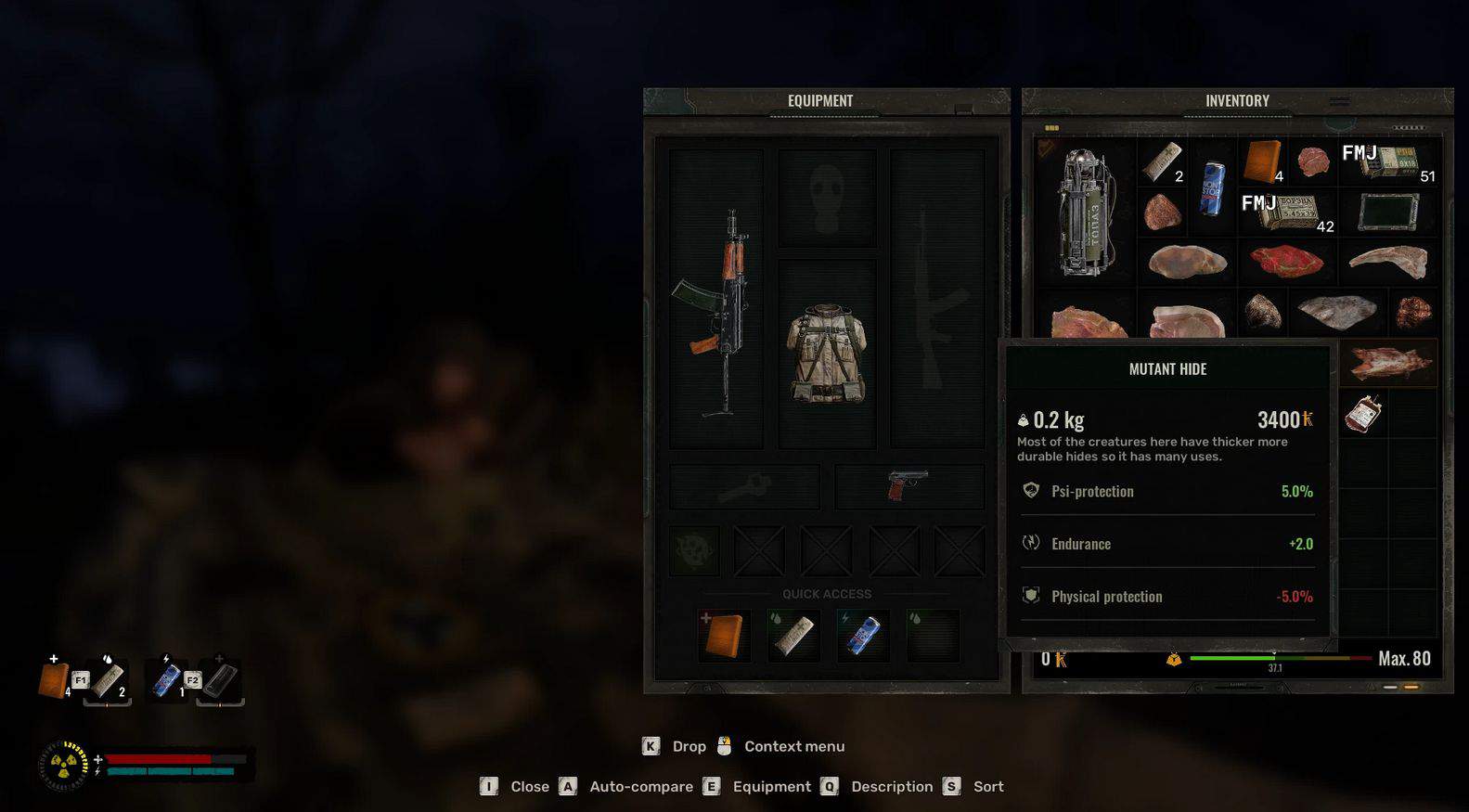Select the bandage quick access slot
Viewport: 1469px width, 812px height.
(793, 635)
